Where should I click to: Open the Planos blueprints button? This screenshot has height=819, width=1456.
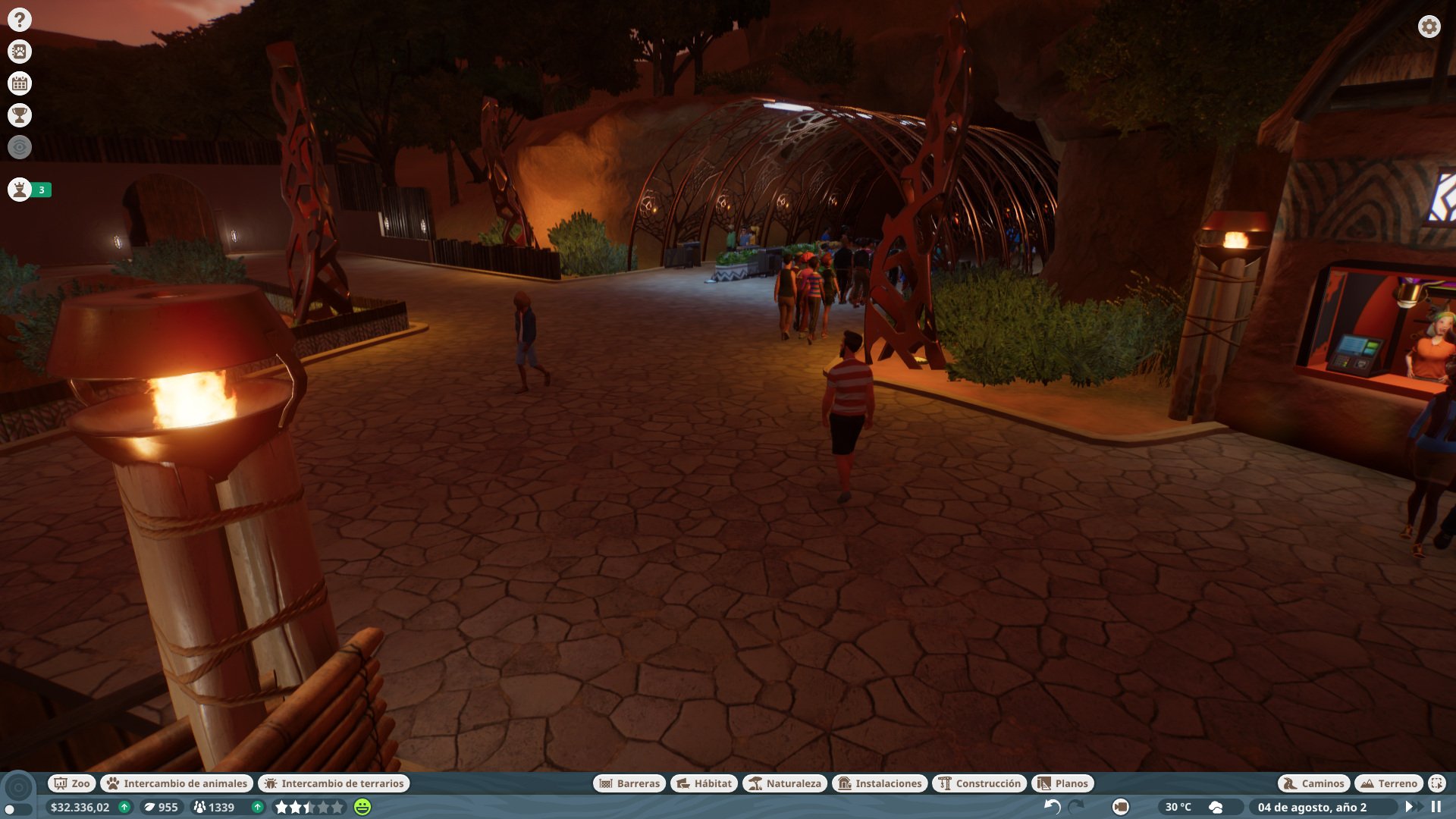pyautogui.click(x=1062, y=783)
